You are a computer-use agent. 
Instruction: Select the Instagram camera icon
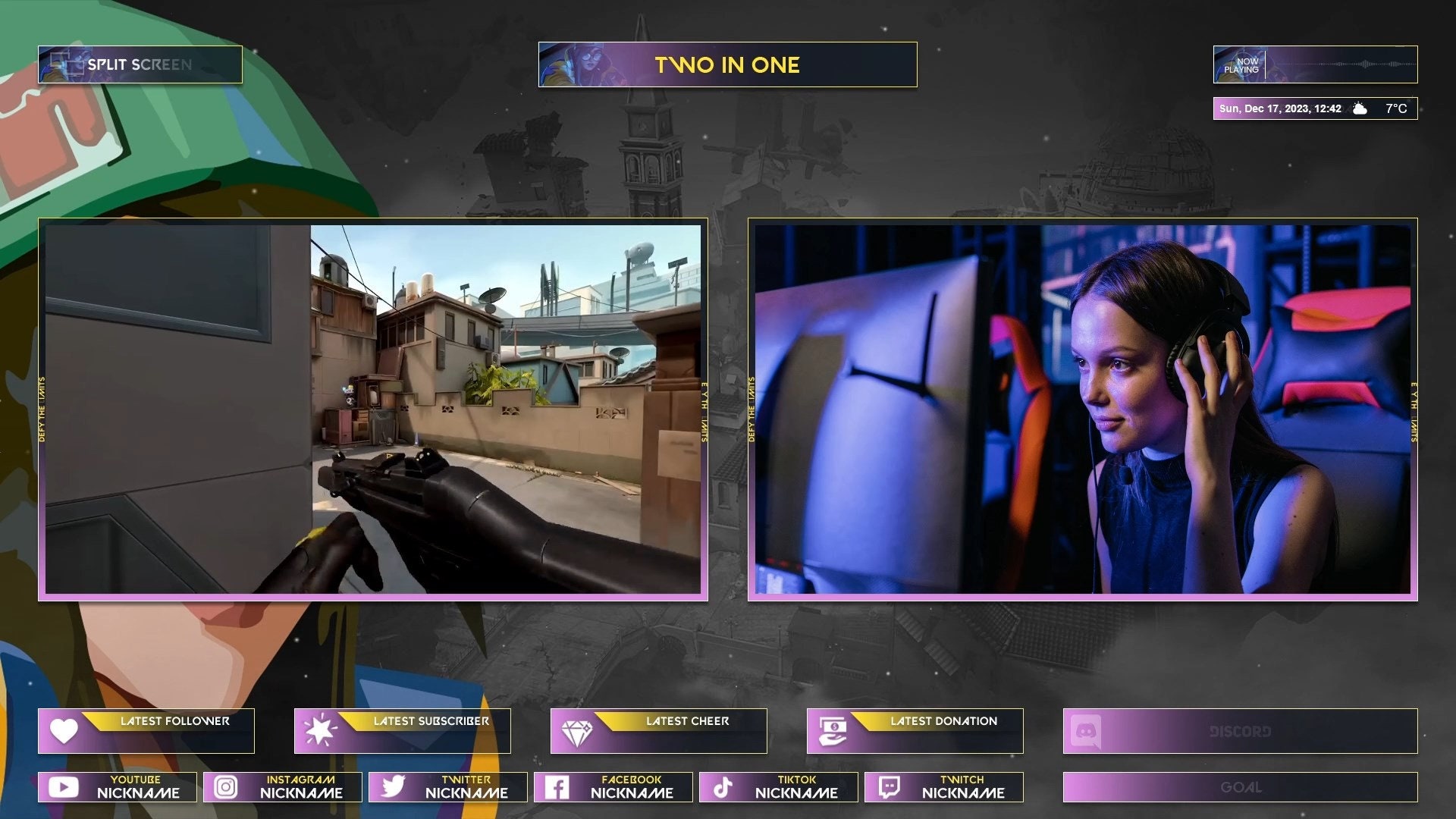point(226,786)
